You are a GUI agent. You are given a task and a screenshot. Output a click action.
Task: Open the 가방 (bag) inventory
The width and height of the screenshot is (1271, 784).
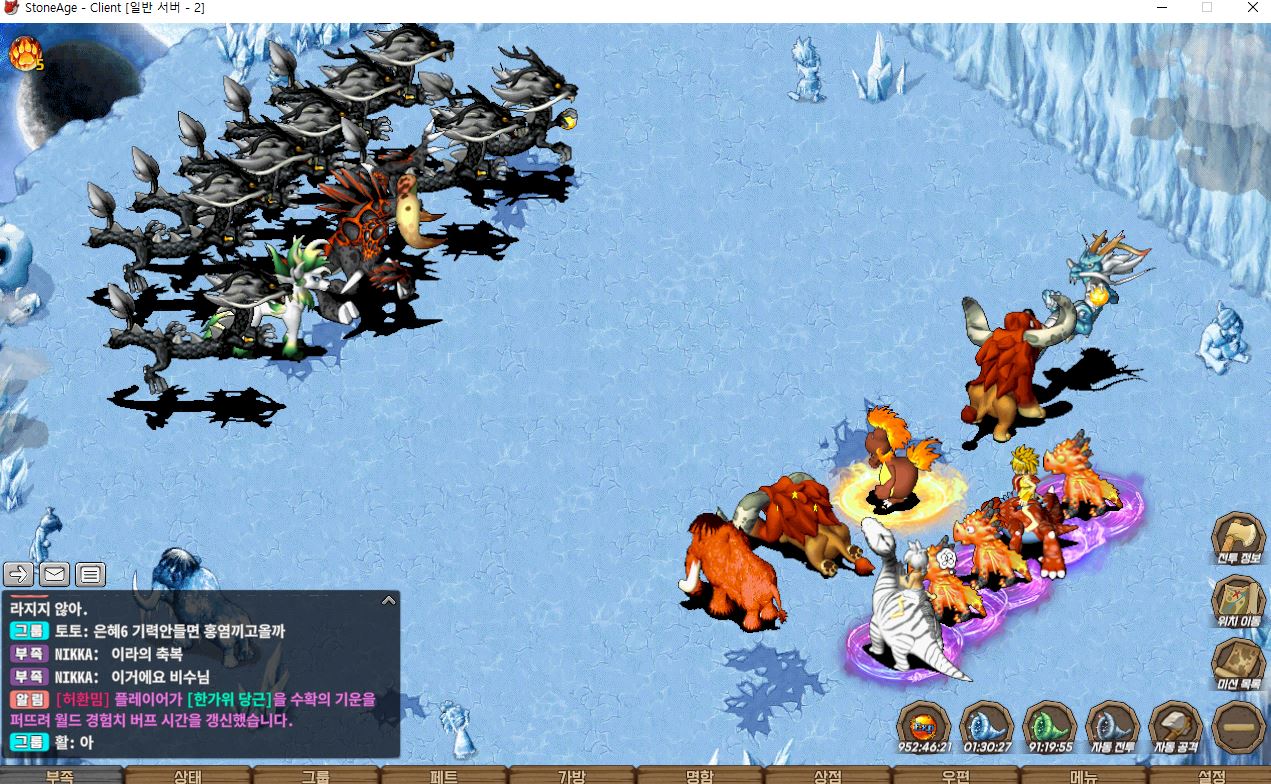click(x=572, y=776)
